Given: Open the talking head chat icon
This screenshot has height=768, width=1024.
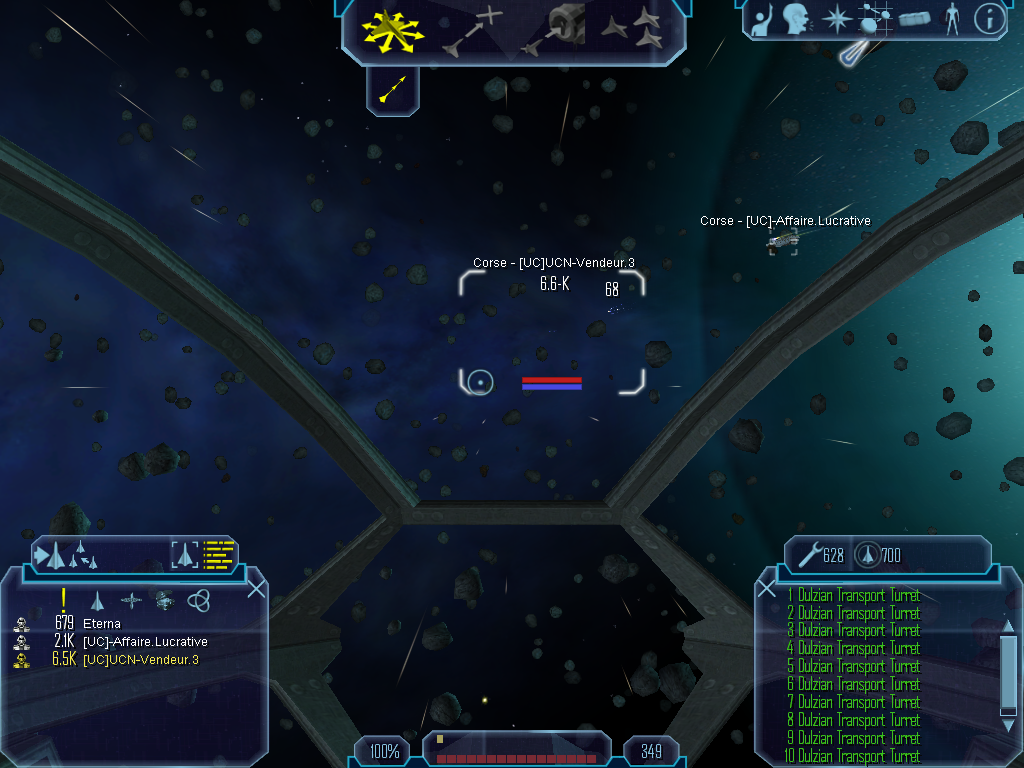Looking at the screenshot, I should tap(796, 18).
